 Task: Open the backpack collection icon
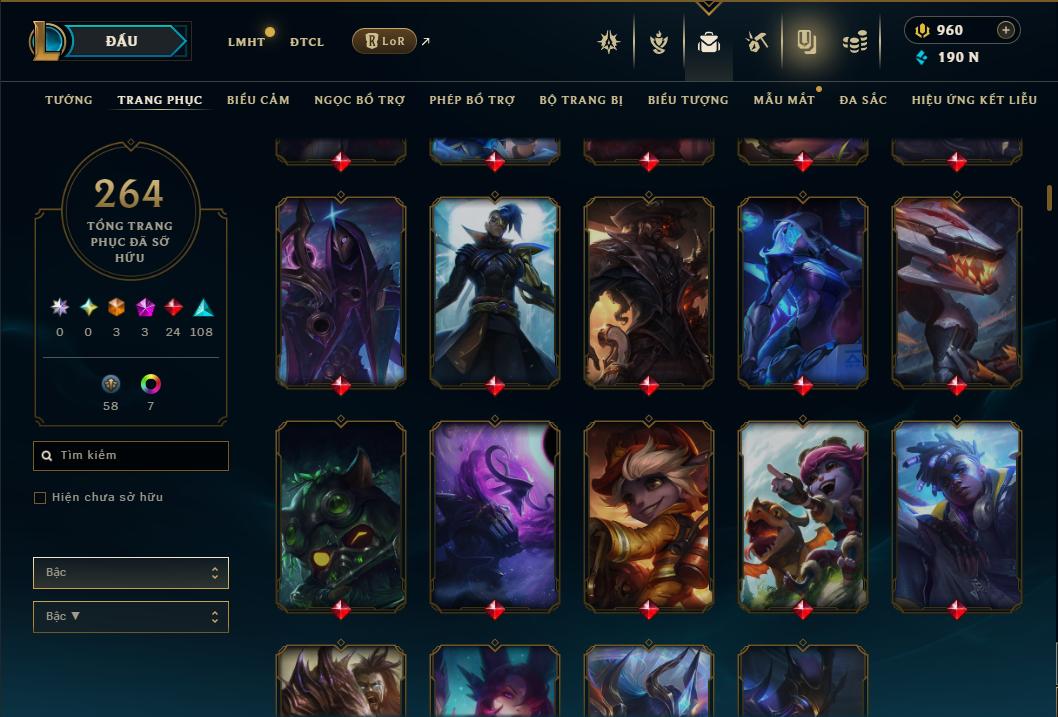(x=709, y=42)
